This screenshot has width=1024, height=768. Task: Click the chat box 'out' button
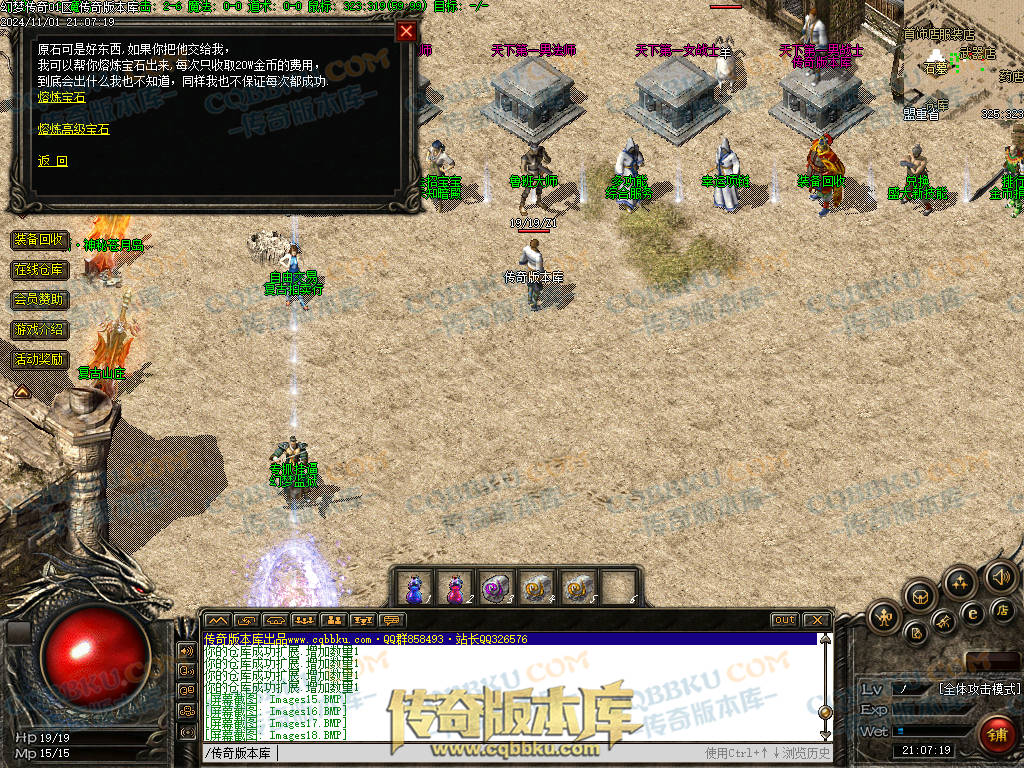(x=785, y=620)
